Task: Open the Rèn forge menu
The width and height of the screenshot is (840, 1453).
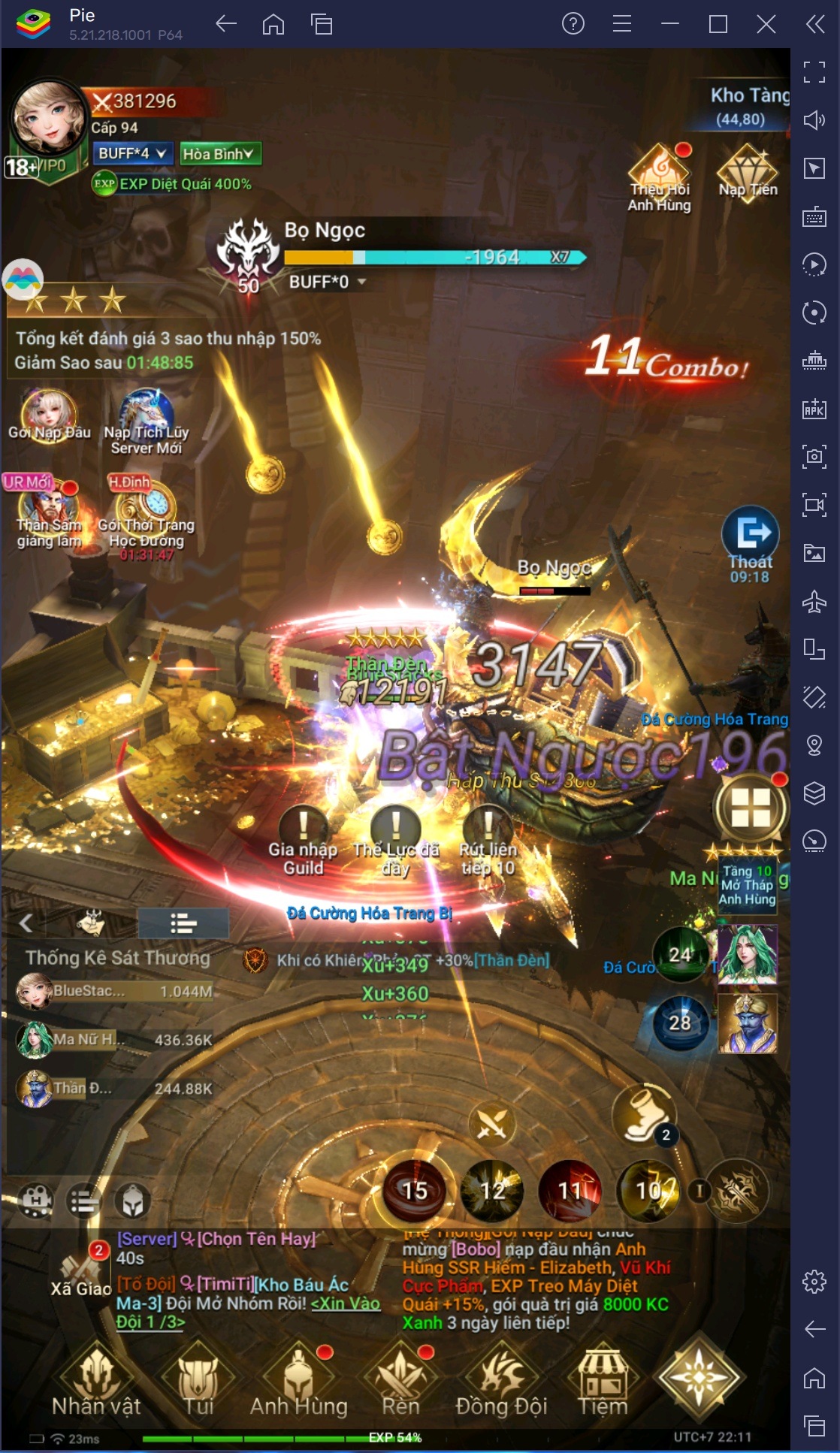Action: point(400,1385)
